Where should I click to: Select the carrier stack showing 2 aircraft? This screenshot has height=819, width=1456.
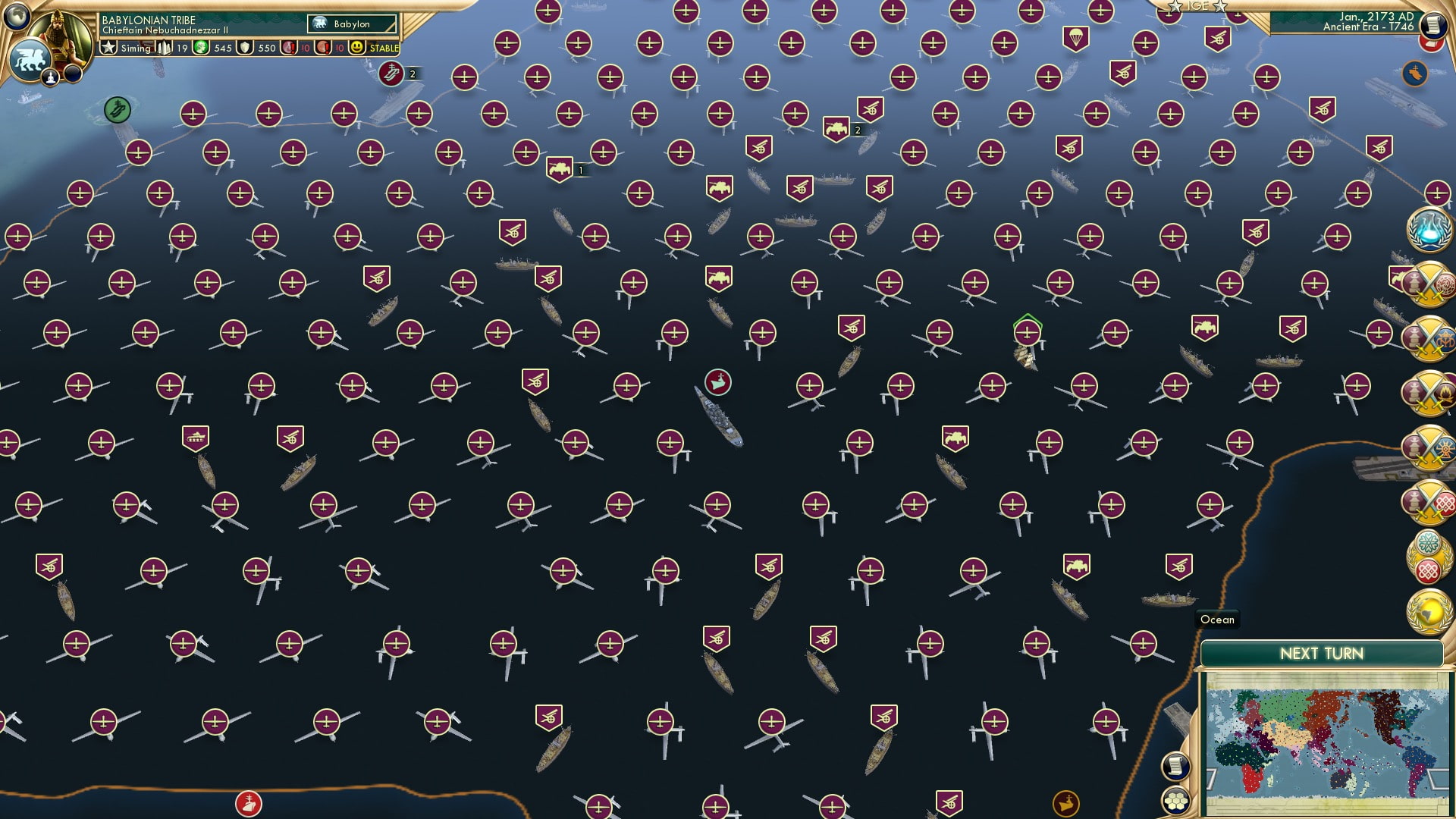[391, 74]
